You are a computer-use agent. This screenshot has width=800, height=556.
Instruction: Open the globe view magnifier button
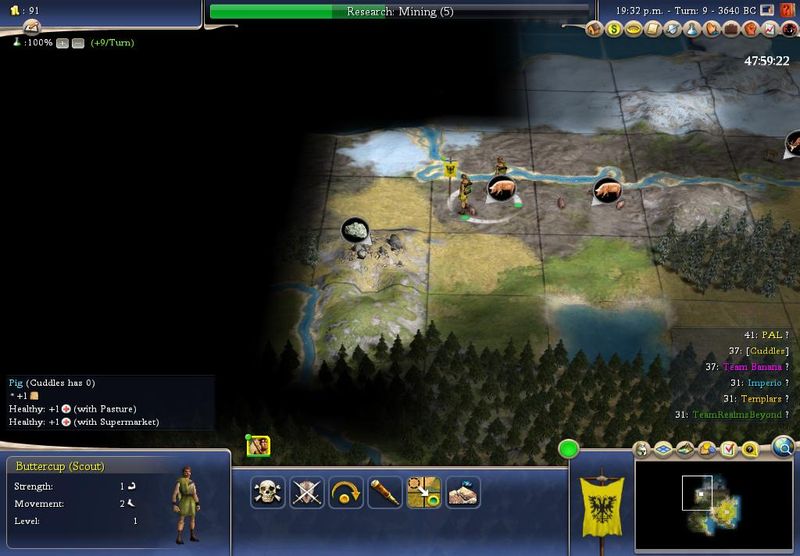click(783, 447)
